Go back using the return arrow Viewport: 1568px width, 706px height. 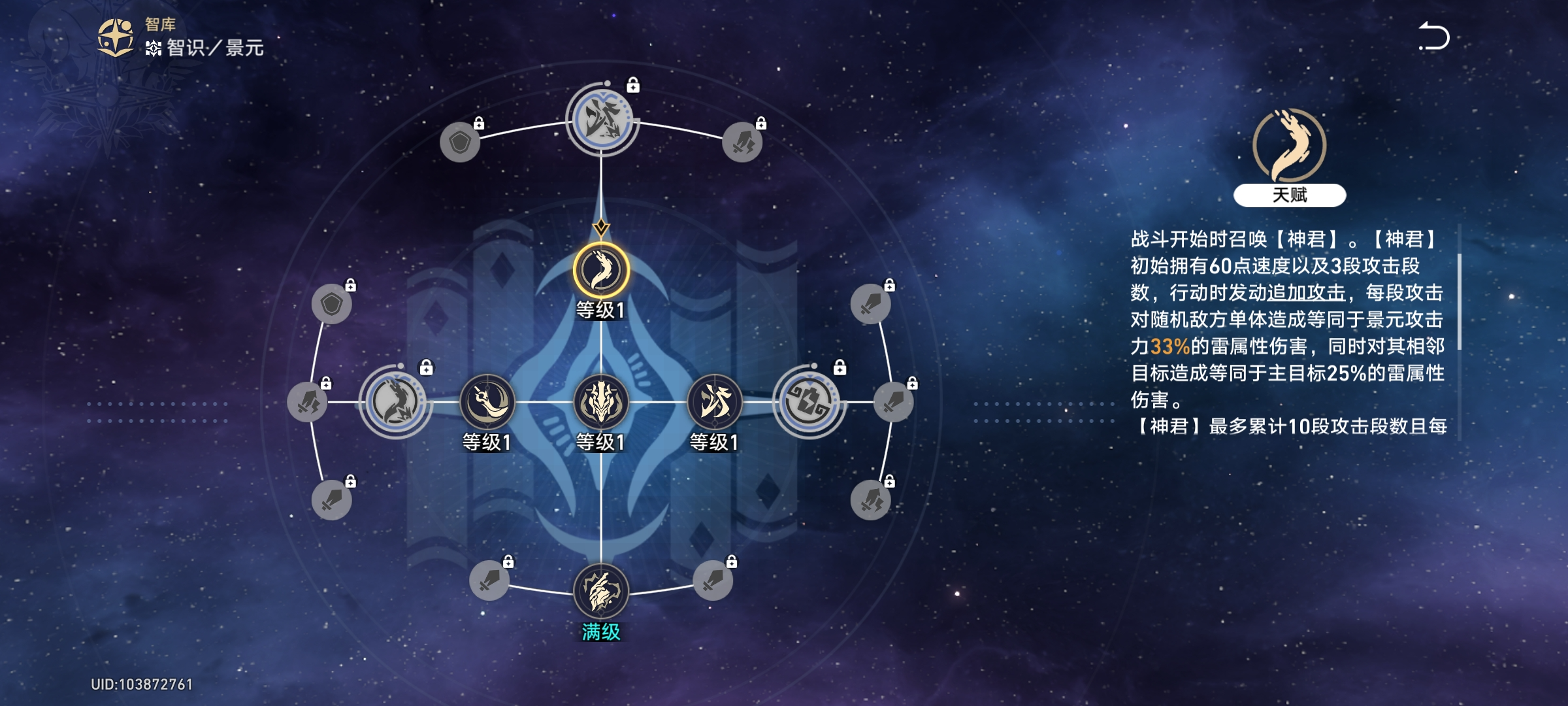point(1434,37)
